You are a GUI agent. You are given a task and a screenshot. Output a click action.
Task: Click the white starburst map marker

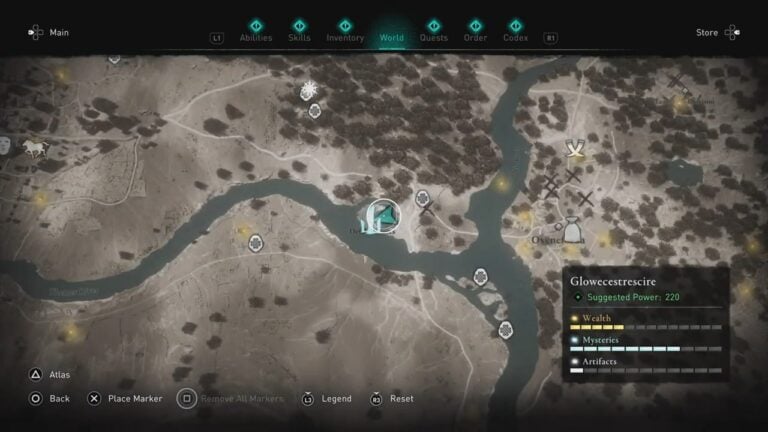pos(310,90)
